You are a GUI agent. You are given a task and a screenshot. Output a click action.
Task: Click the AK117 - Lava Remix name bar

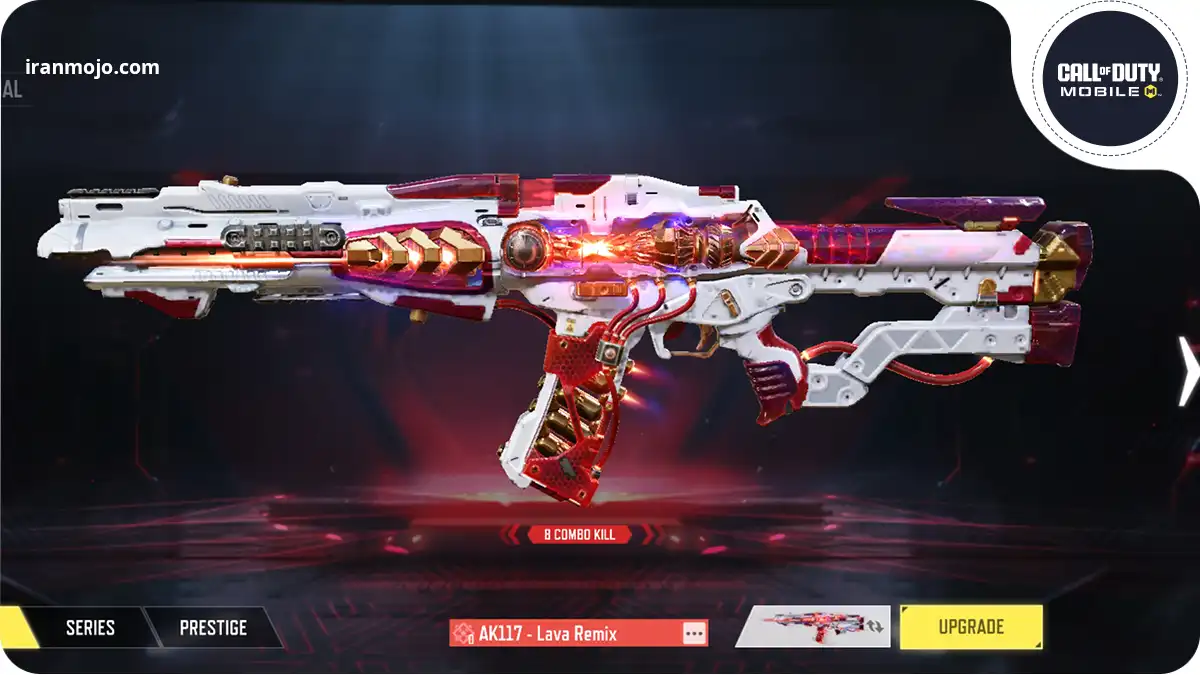point(565,633)
